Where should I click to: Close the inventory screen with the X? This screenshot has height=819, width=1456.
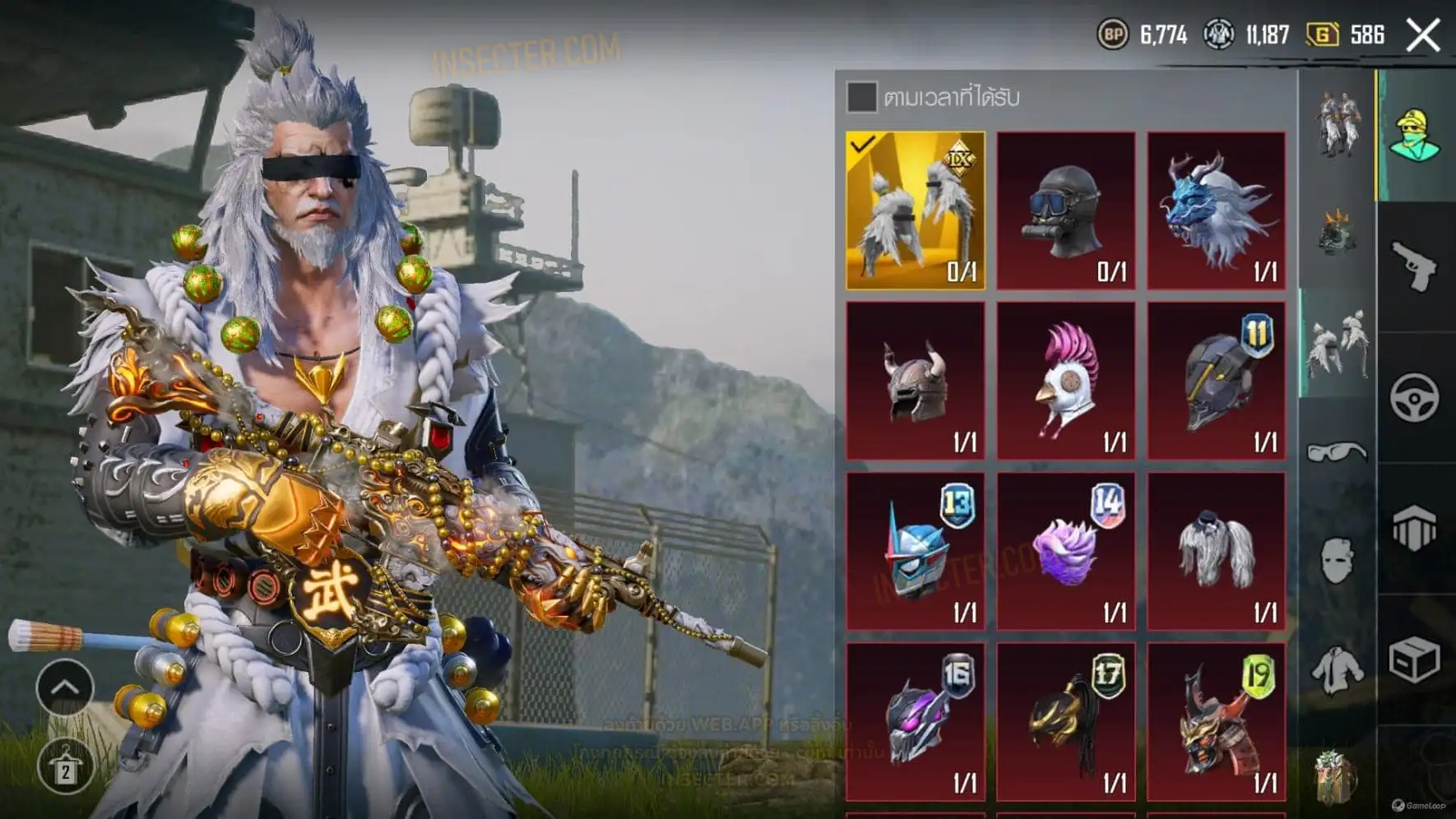pyautogui.click(x=1423, y=35)
